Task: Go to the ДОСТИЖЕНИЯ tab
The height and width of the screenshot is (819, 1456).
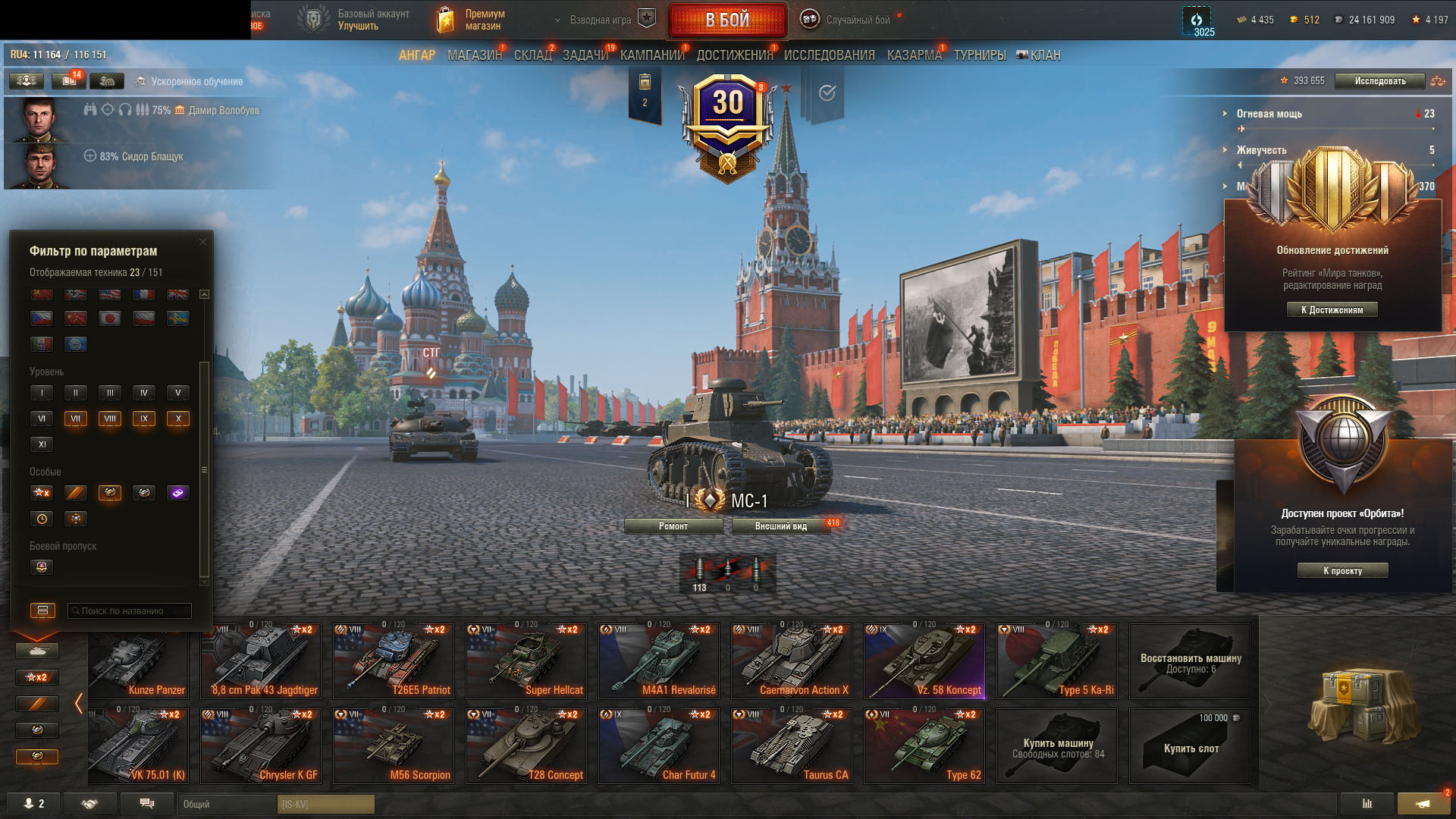Action: [x=734, y=55]
